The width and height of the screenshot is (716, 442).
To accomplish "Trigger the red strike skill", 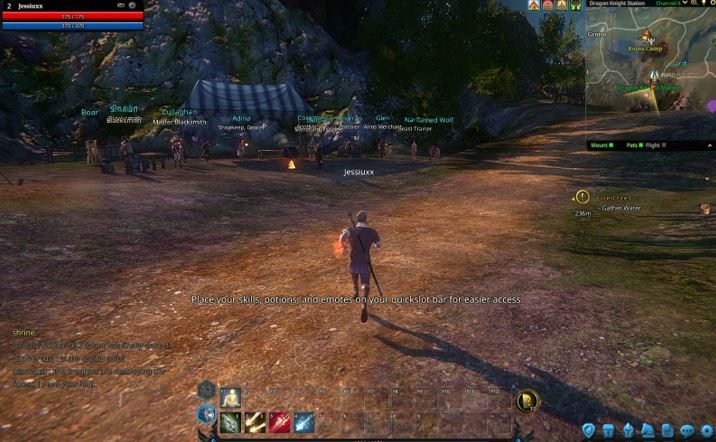I will point(280,422).
